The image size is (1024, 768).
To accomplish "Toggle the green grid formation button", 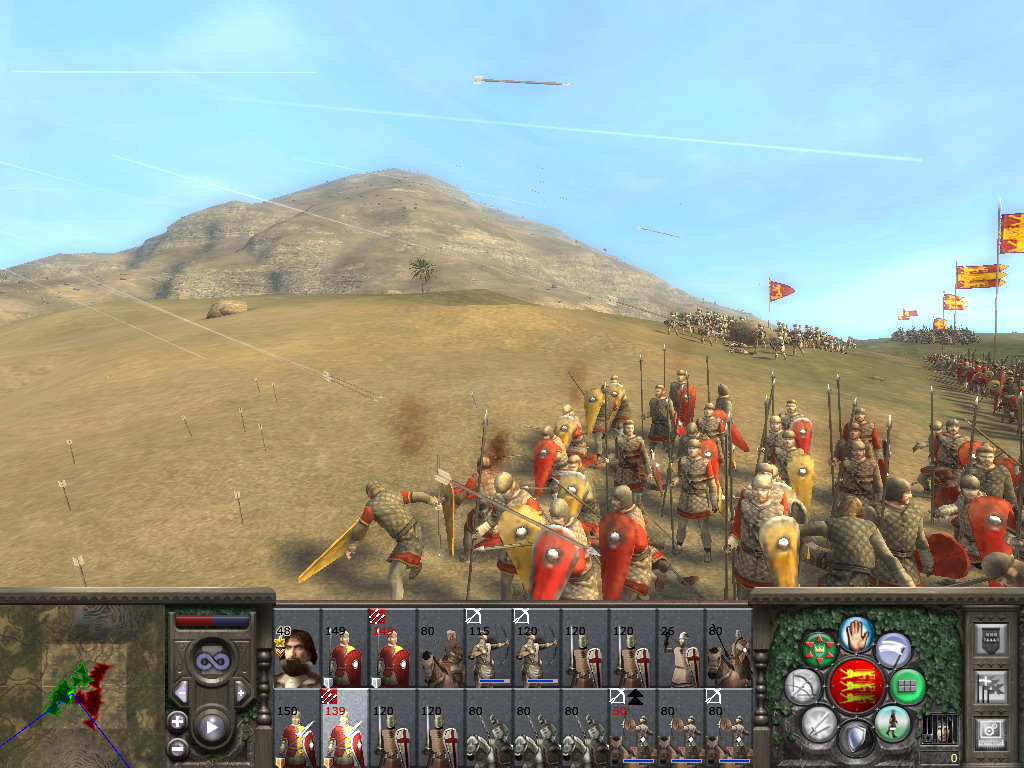I will tap(907, 686).
